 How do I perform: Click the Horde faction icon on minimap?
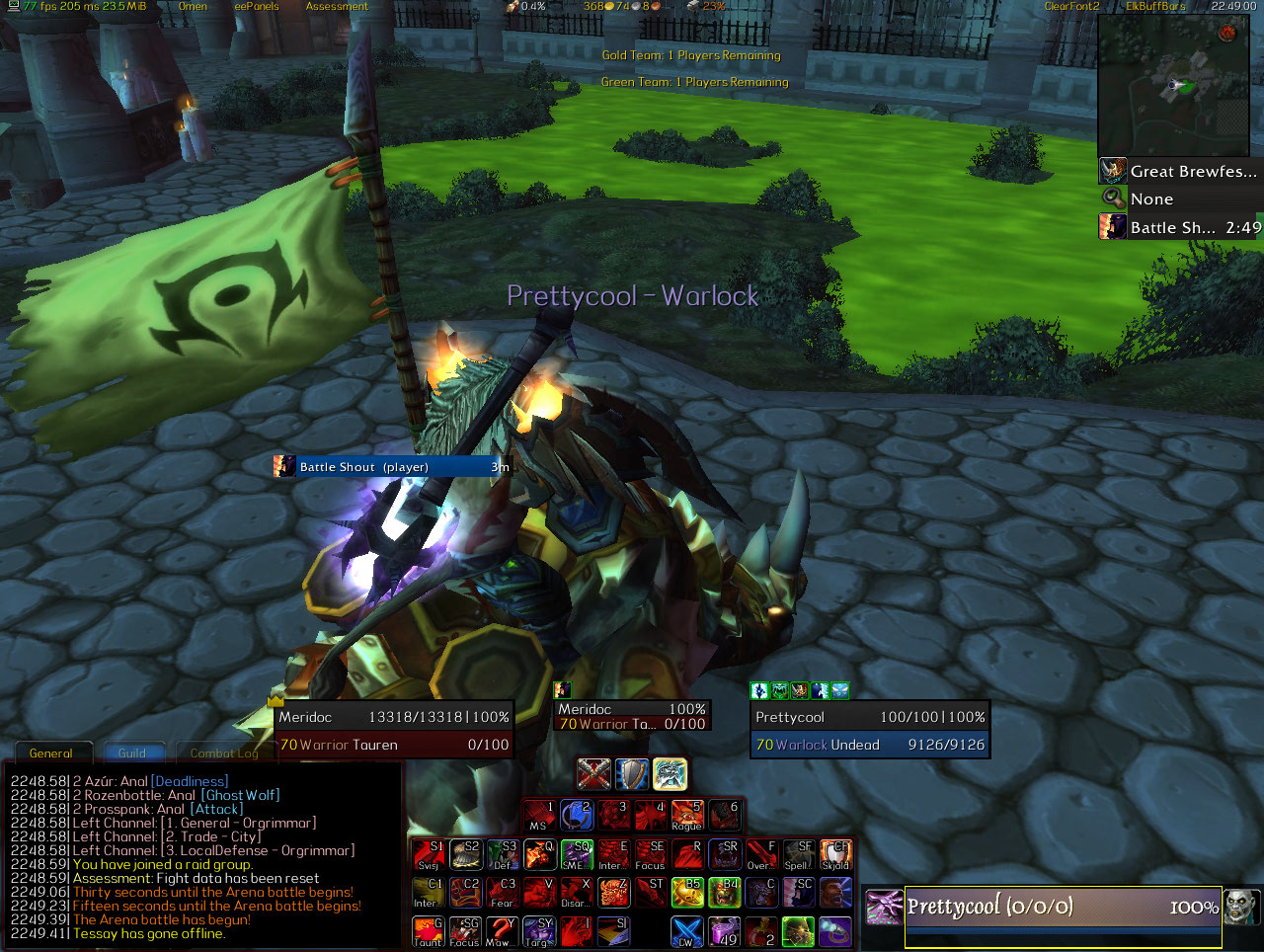[1227, 34]
